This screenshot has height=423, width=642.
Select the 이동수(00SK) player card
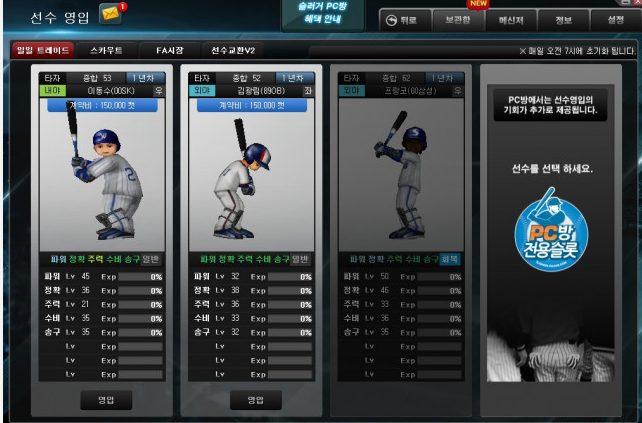pos(101,170)
